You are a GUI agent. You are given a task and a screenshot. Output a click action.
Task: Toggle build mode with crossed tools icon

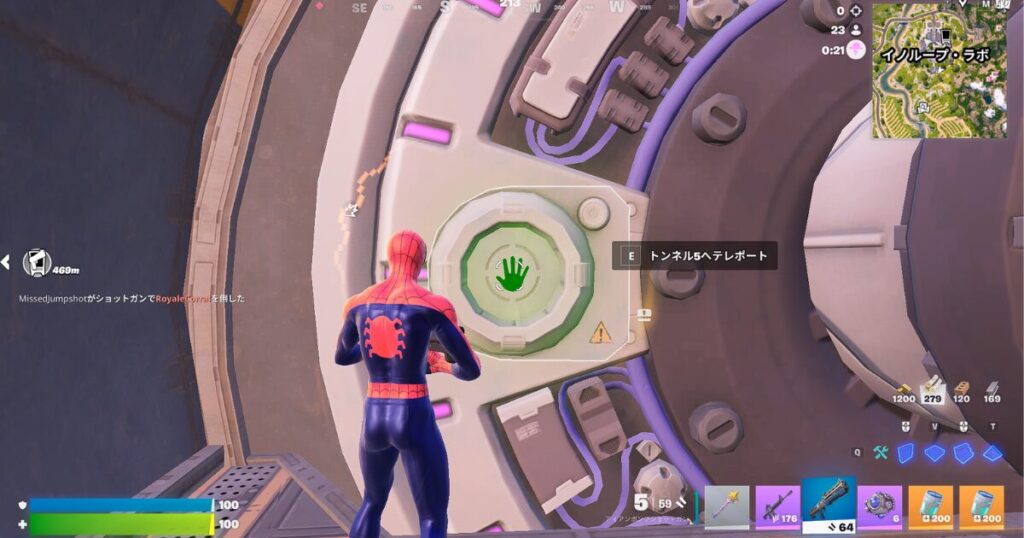click(x=881, y=453)
